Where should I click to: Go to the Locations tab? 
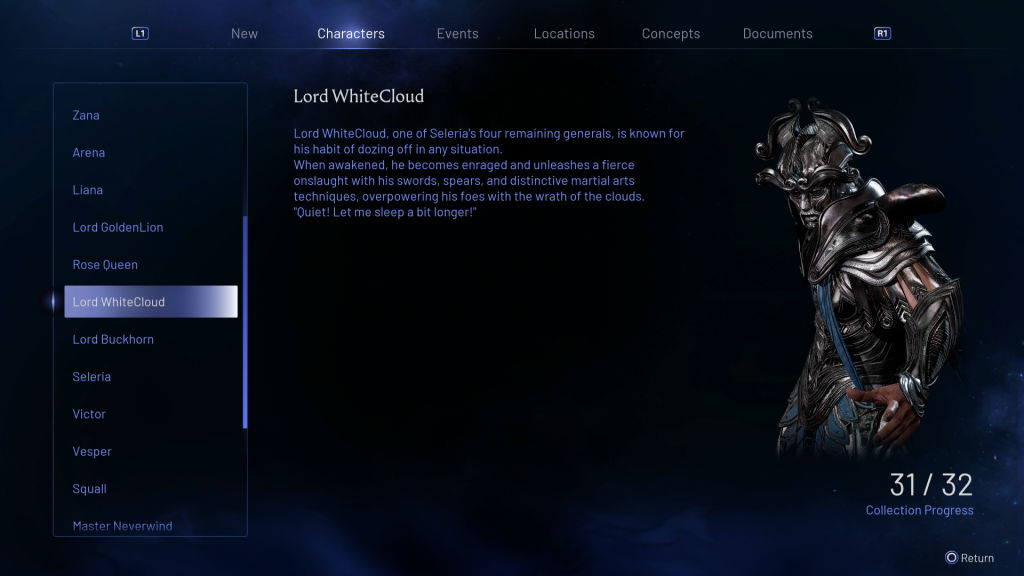[x=564, y=33]
